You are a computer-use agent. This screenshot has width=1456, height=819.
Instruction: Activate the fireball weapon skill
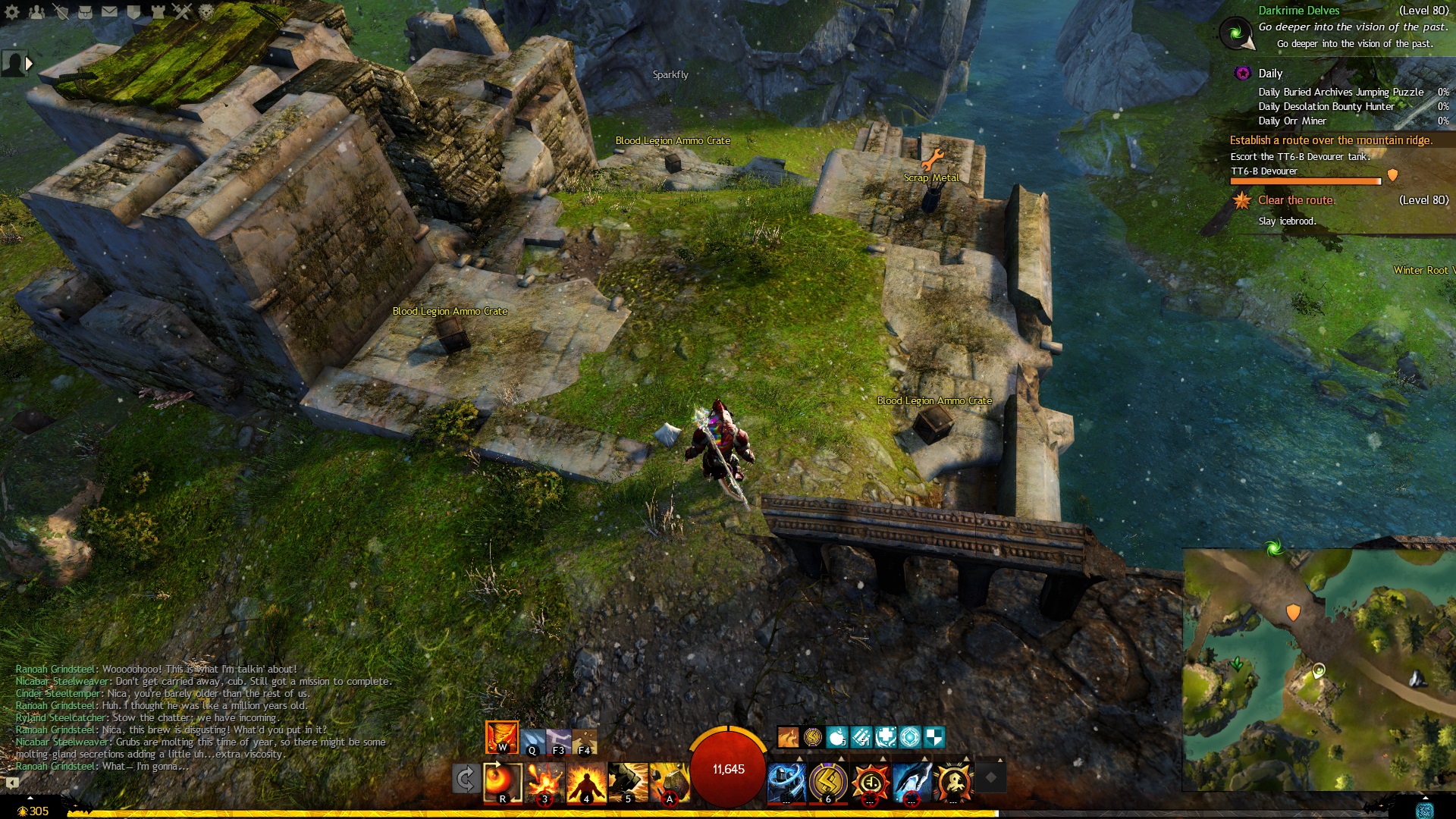pyautogui.click(x=502, y=781)
